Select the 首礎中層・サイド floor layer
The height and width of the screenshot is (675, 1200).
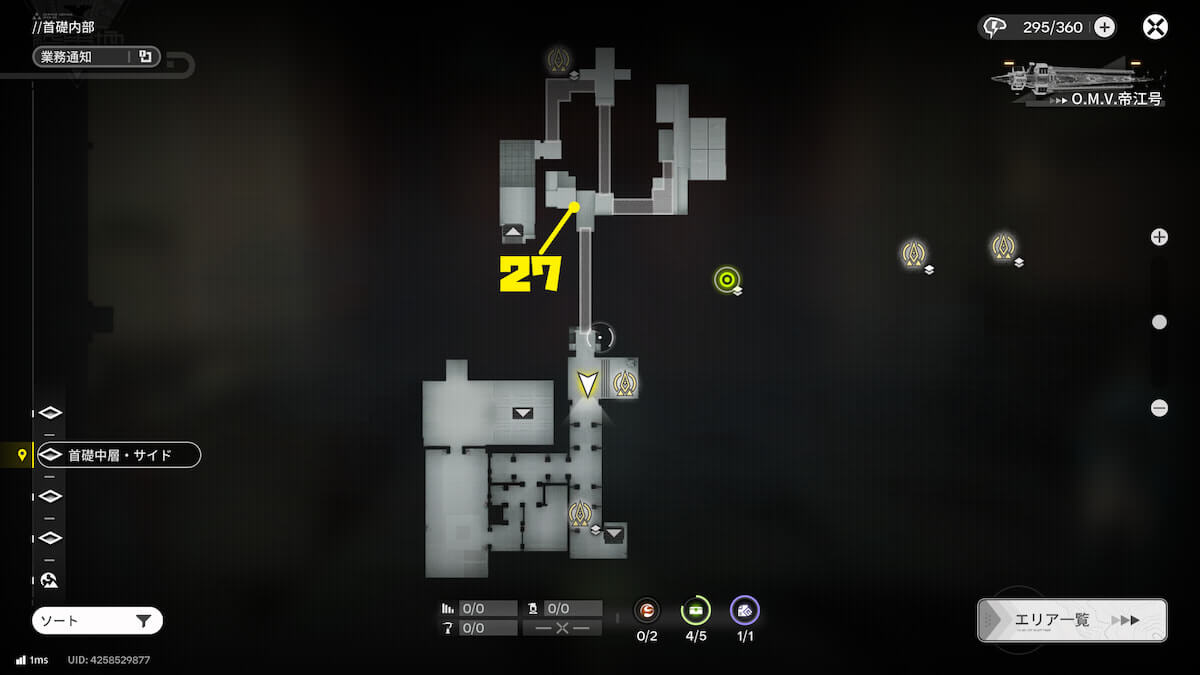point(119,455)
